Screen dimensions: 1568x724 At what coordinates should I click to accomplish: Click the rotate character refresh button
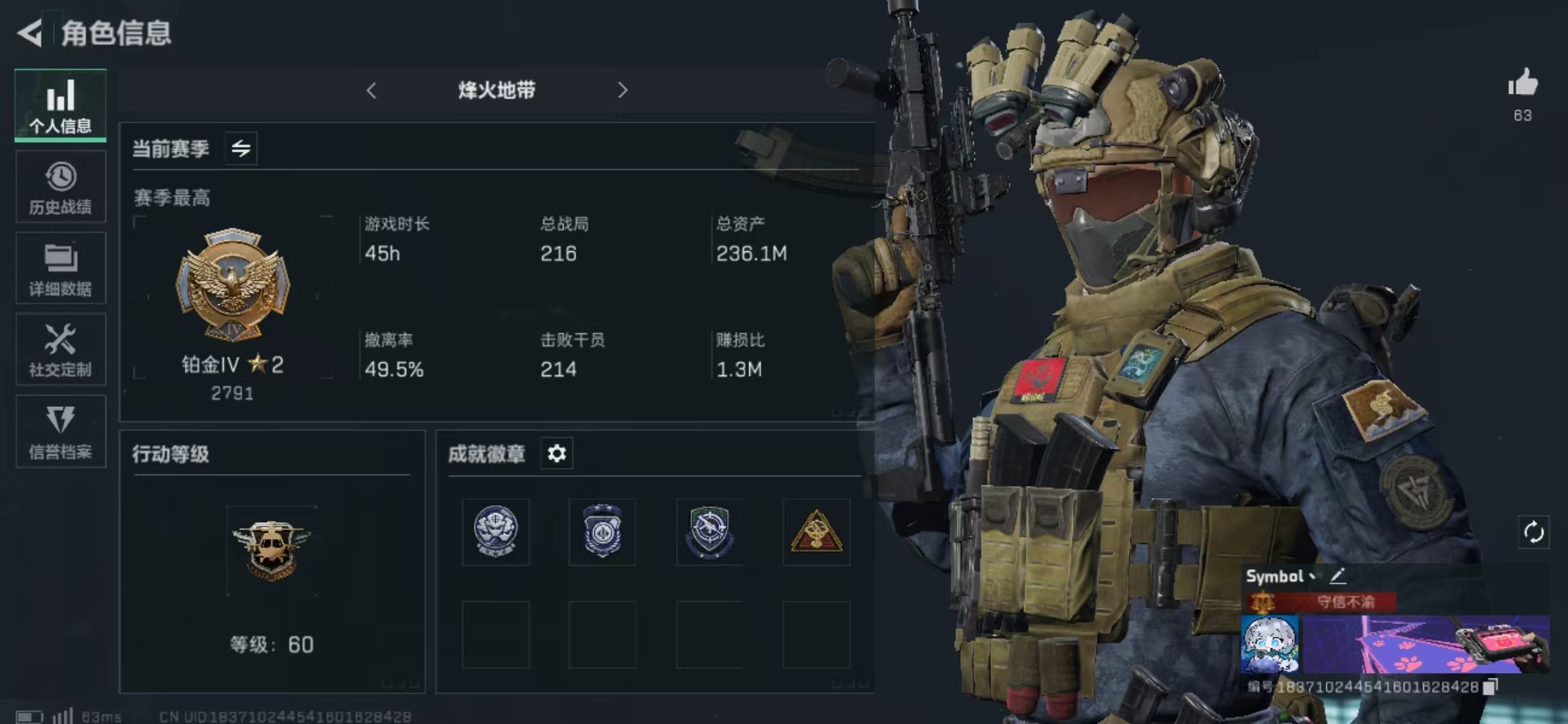[x=1533, y=533]
